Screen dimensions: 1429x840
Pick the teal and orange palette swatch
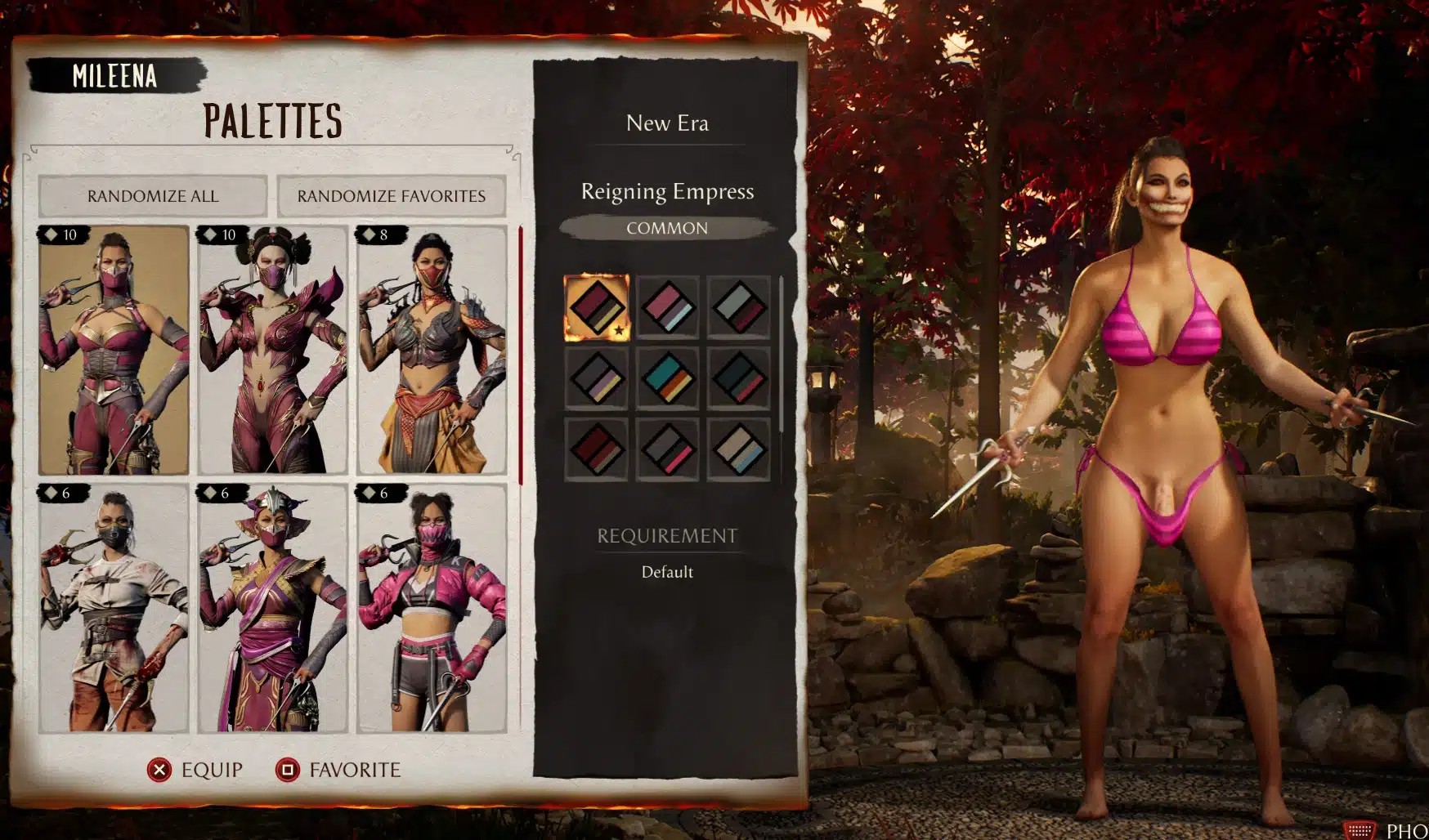tap(668, 378)
